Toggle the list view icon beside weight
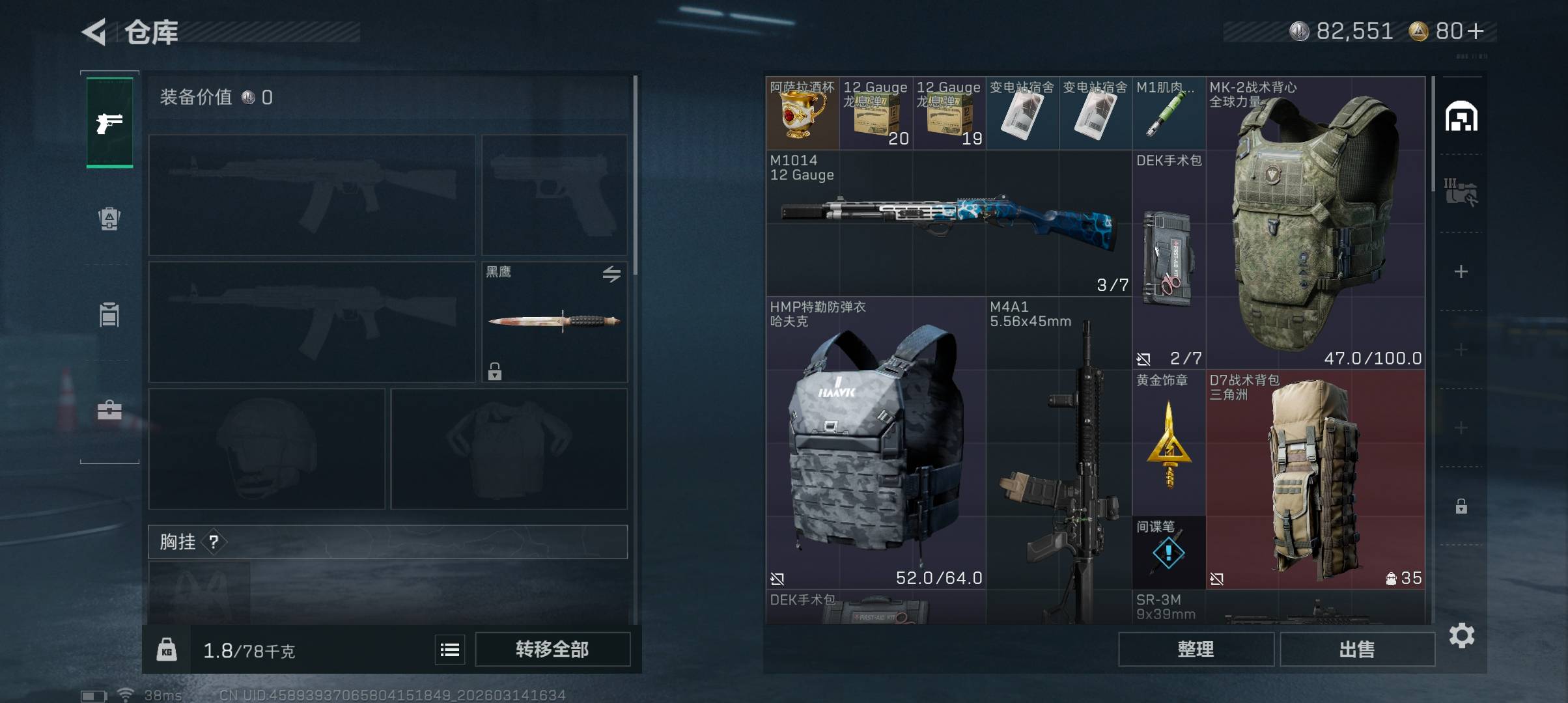This screenshot has height=703, width=1568. 450,650
